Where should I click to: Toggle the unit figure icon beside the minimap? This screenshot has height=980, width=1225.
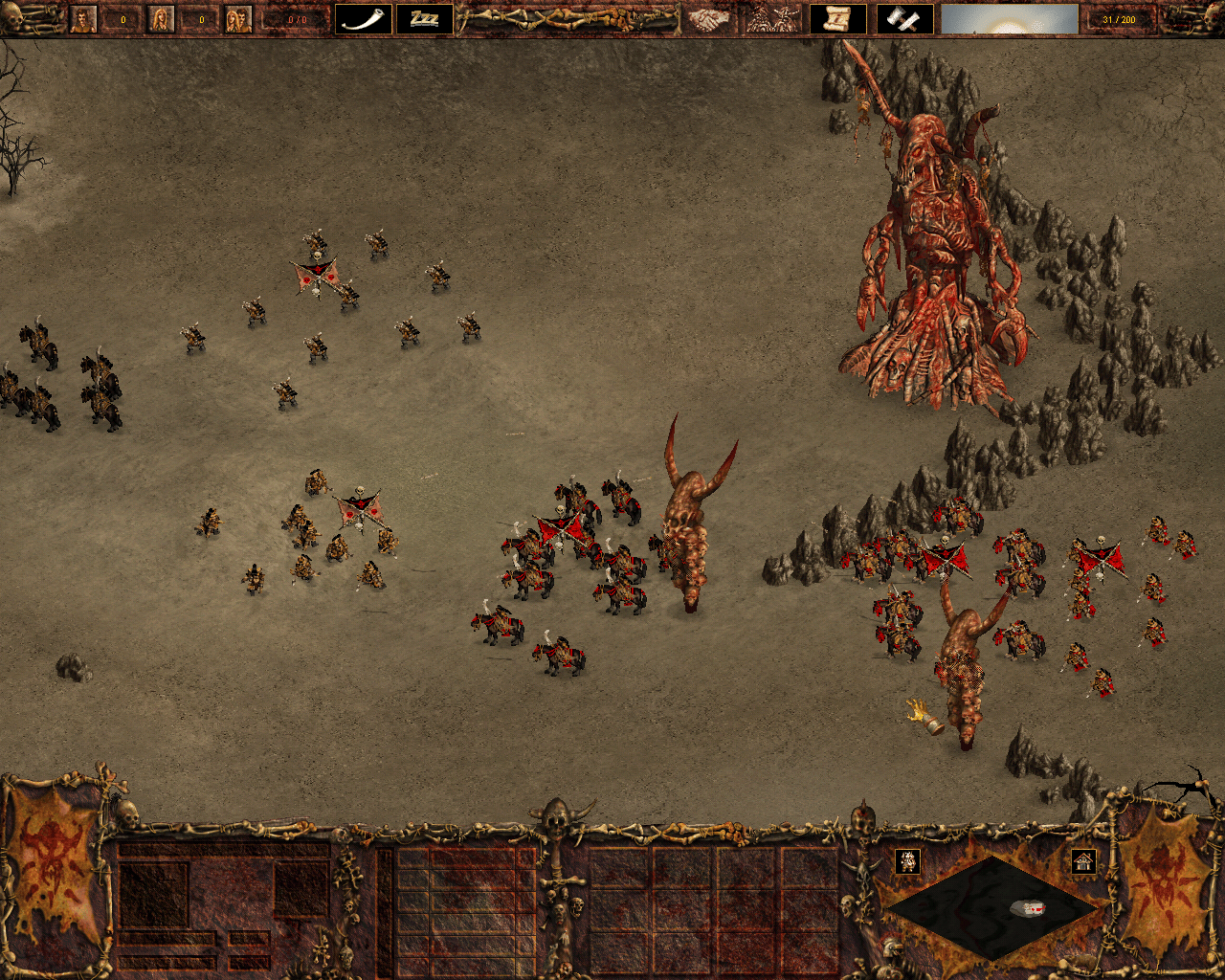point(908,861)
